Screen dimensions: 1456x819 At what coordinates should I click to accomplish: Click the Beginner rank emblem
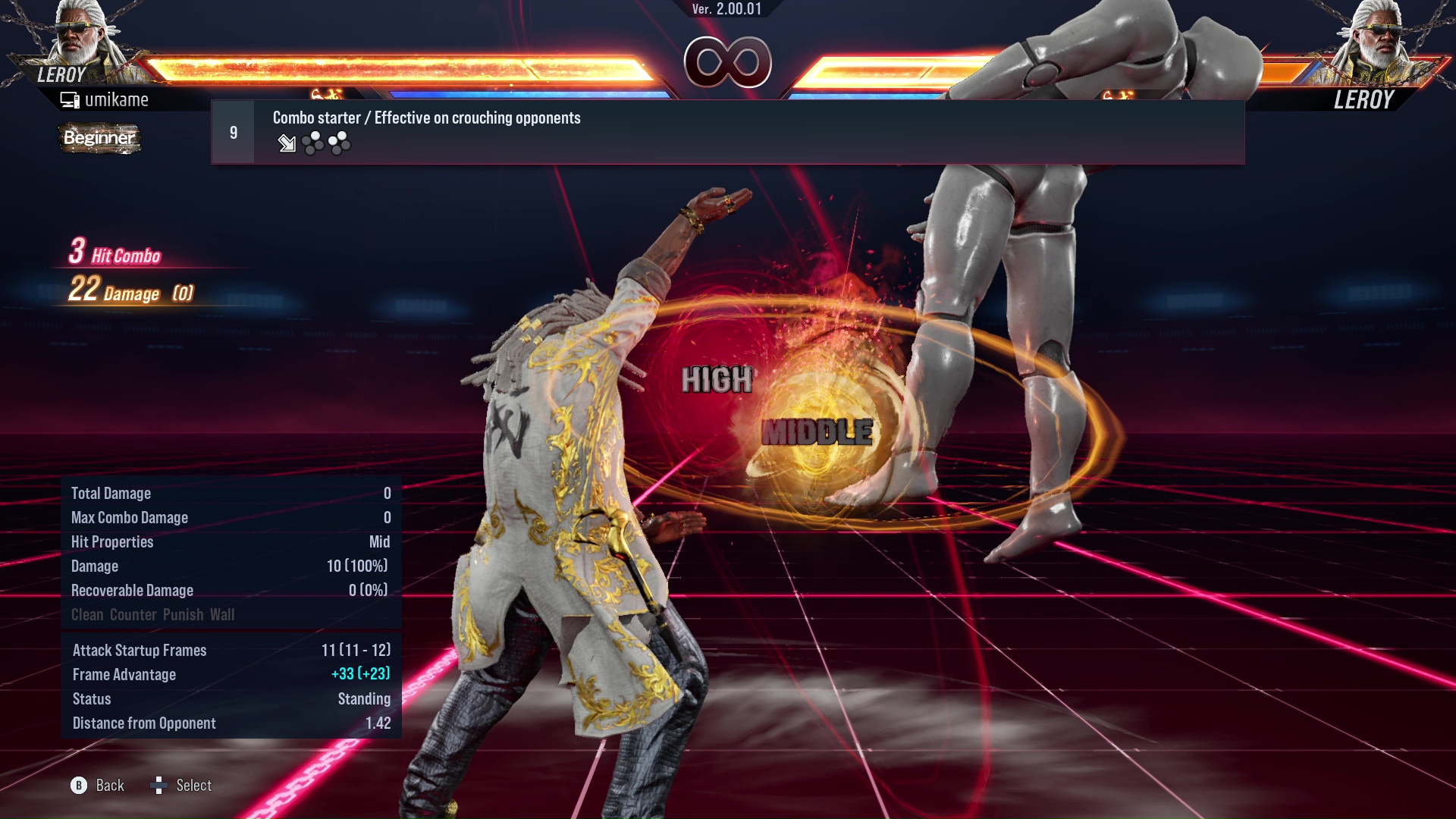pyautogui.click(x=99, y=138)
